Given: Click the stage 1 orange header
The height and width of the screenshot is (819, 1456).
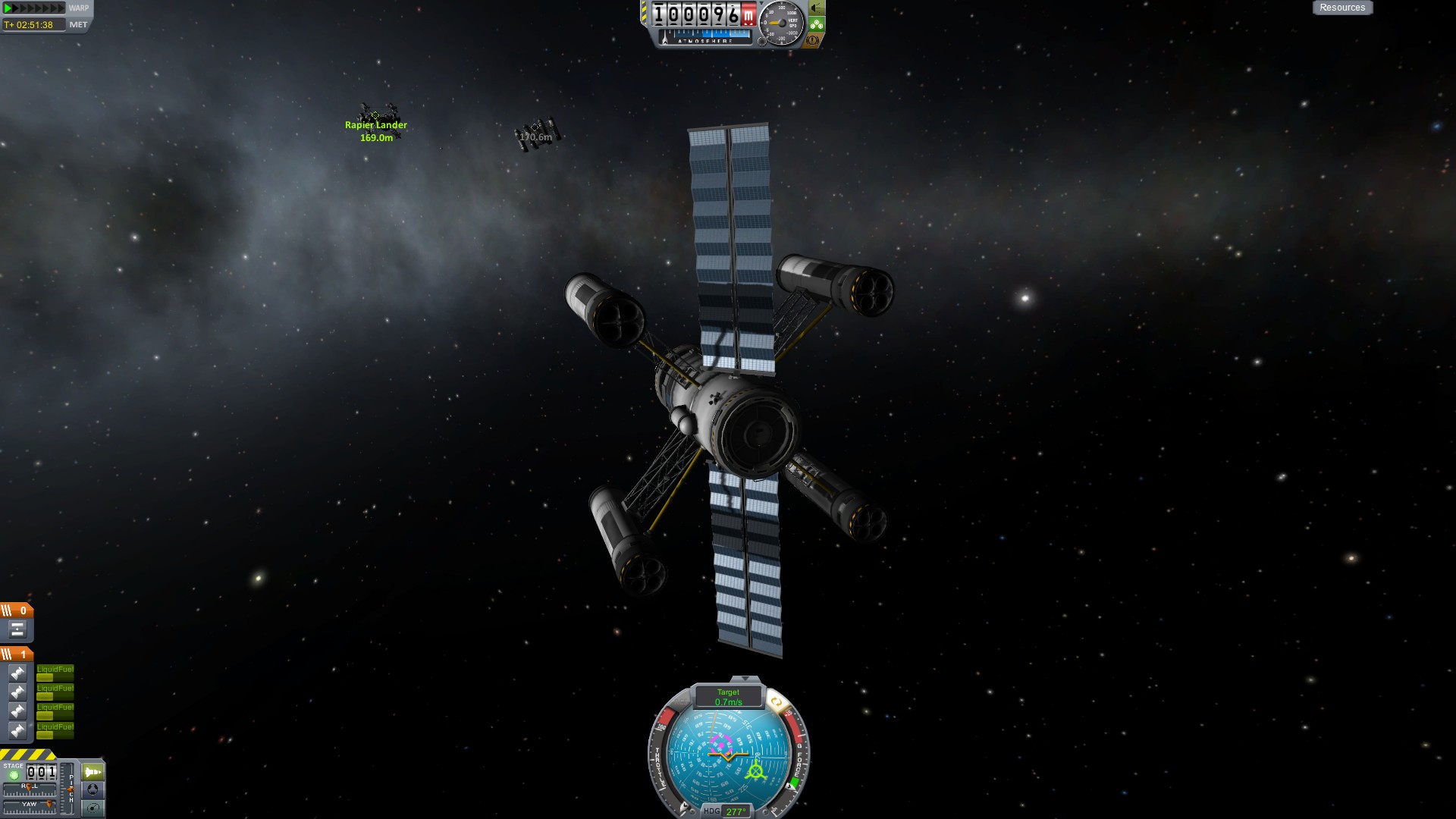Looking at the screenshot, I should 16,654.
